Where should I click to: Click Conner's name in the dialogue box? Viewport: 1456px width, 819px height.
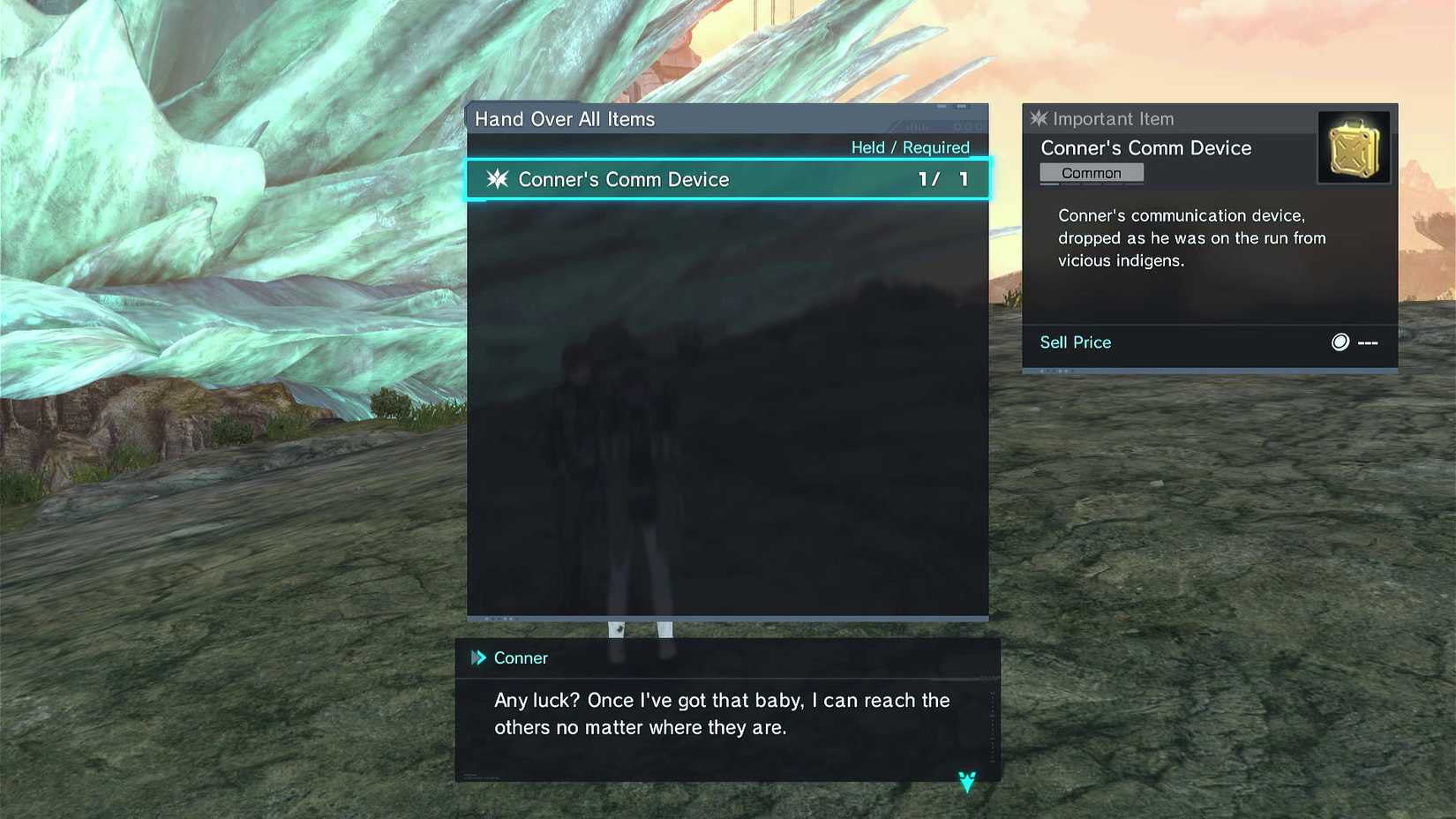click(521, 657)
